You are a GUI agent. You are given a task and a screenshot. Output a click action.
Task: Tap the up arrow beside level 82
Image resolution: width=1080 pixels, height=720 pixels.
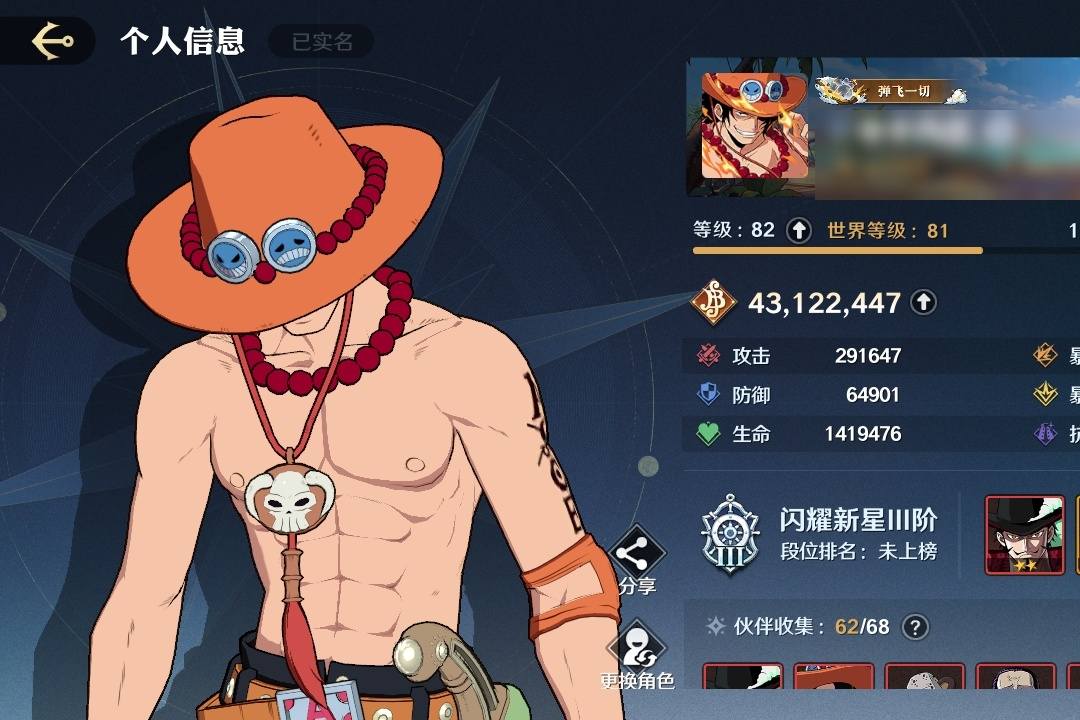point(798,231)
